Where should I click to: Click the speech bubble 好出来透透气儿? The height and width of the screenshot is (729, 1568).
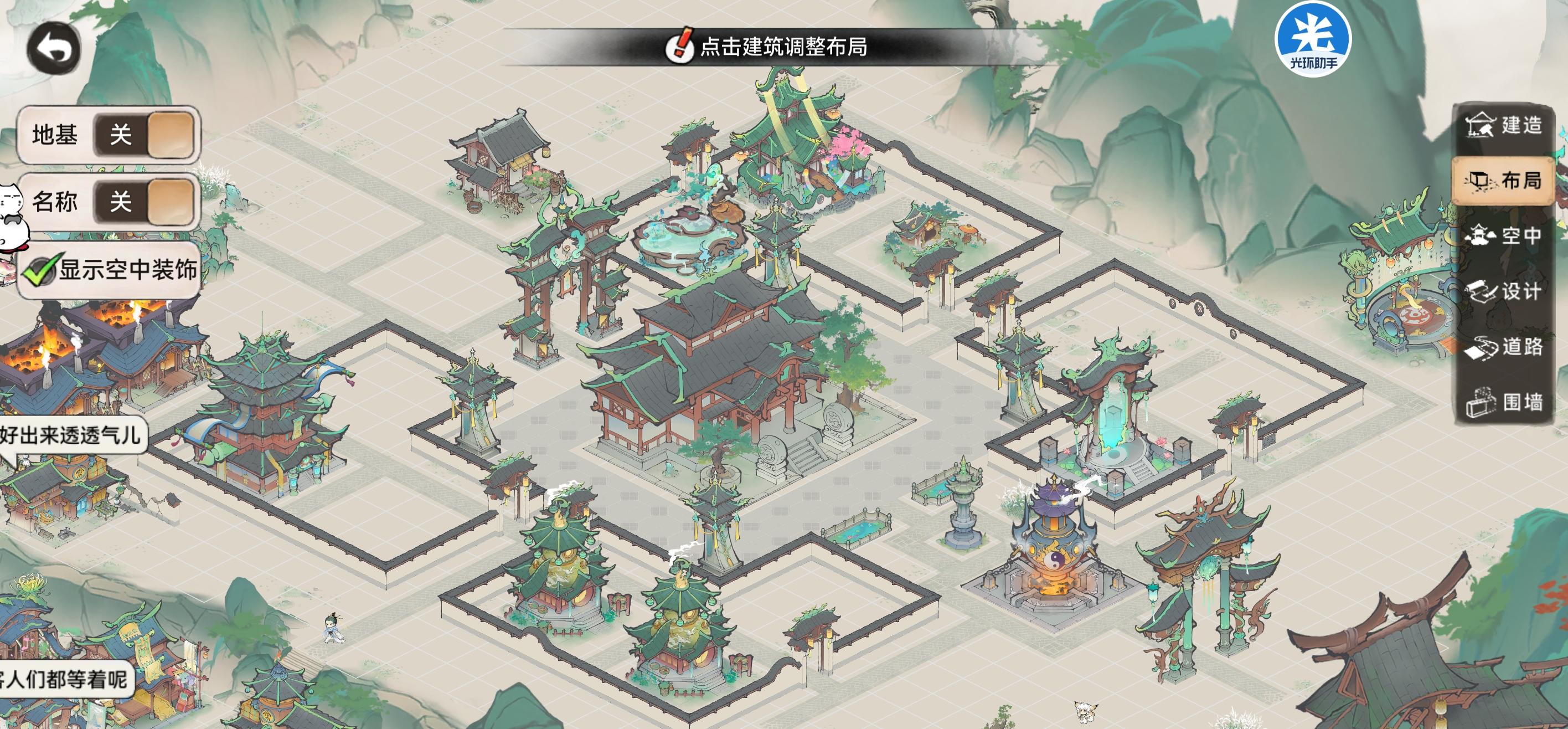tap(73, 435)
